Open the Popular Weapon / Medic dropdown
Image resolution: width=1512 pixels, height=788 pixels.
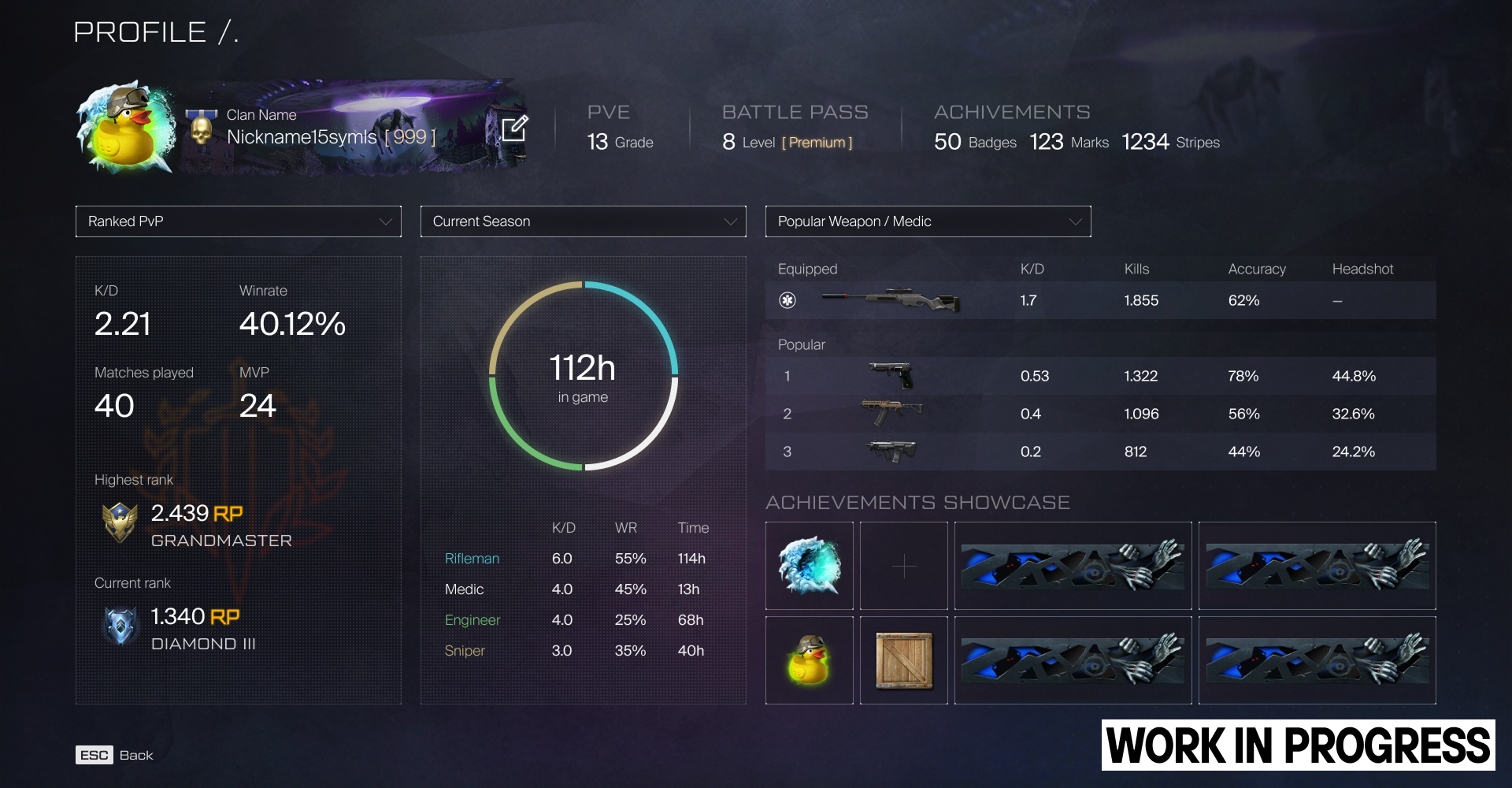click(928, 221)
